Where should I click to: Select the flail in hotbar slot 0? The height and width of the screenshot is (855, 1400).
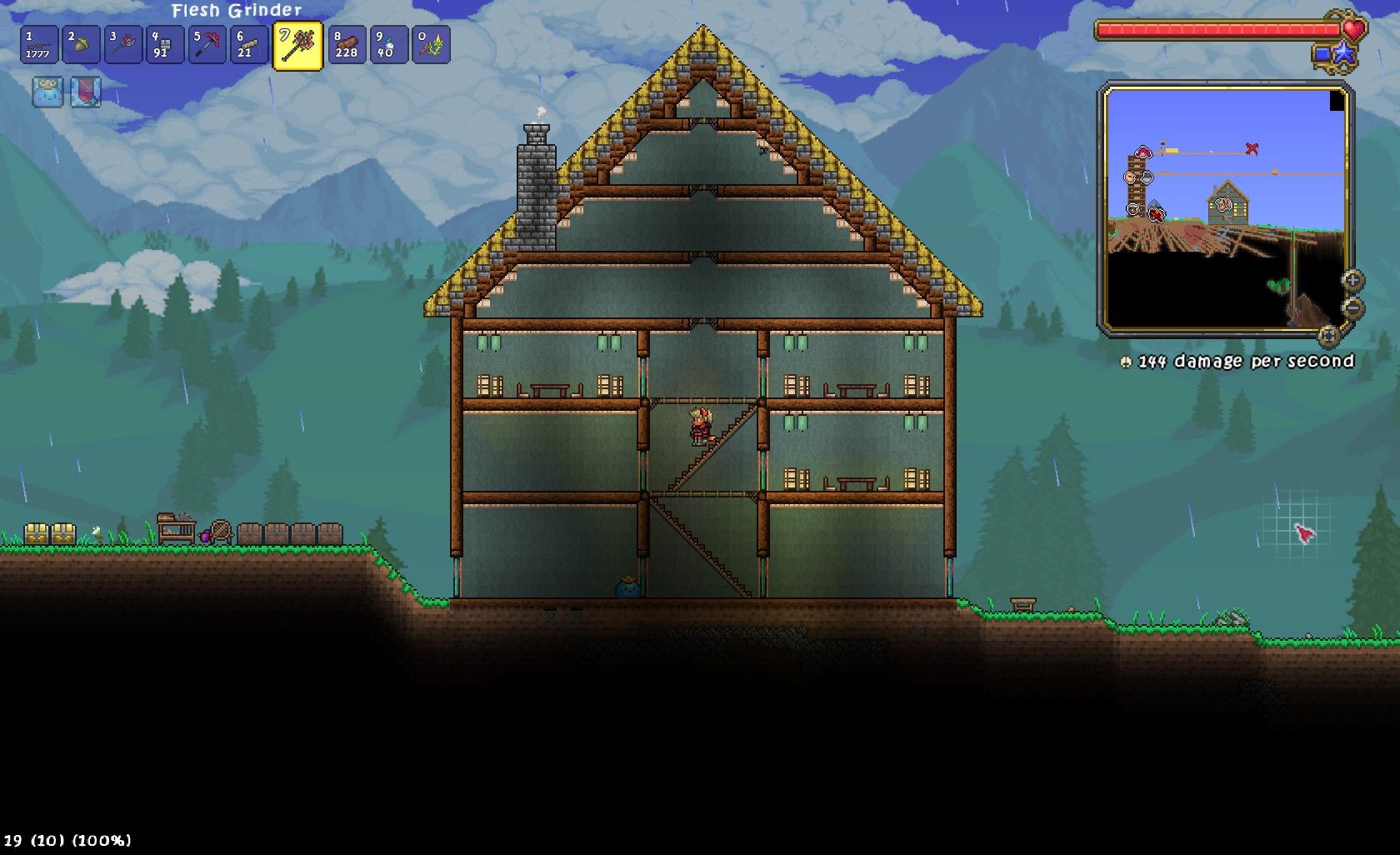pyautogui.click(x=429, y=43)
